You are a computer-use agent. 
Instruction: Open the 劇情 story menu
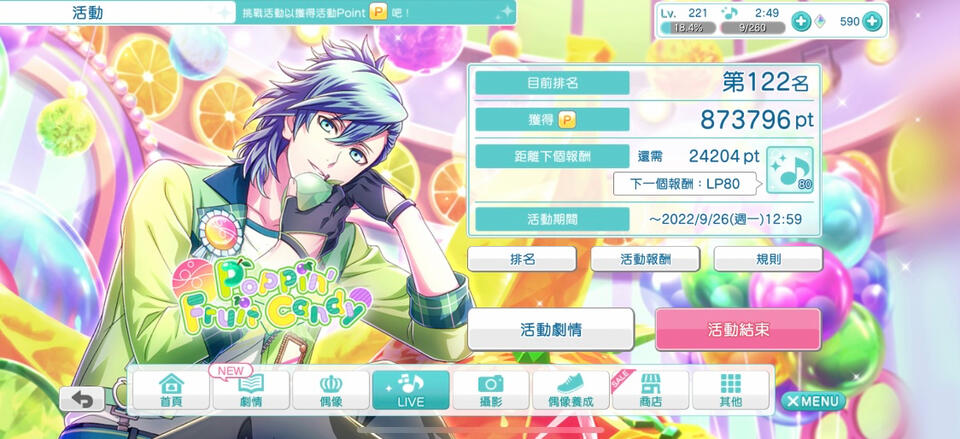[x=251, y=390]
